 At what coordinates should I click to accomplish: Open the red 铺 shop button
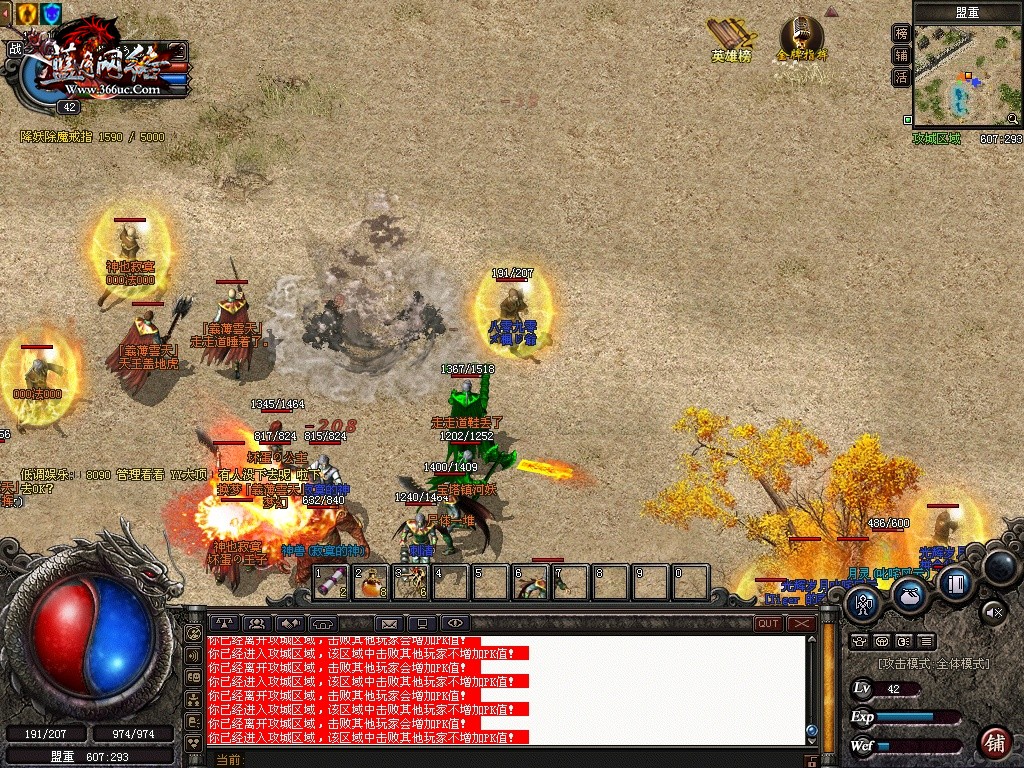tap(994, 742)
